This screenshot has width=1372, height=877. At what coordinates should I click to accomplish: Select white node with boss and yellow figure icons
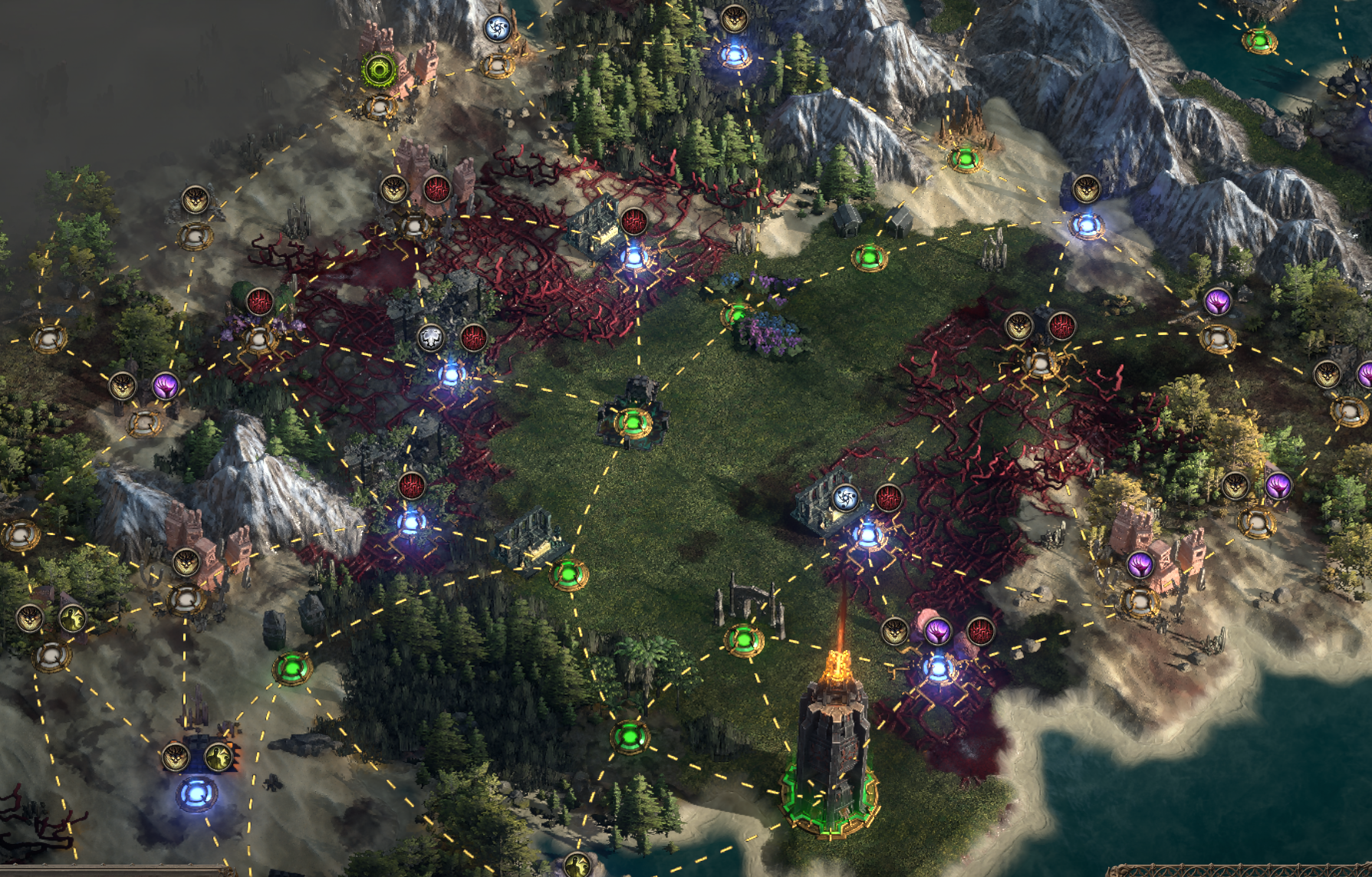tap(51, 655)
